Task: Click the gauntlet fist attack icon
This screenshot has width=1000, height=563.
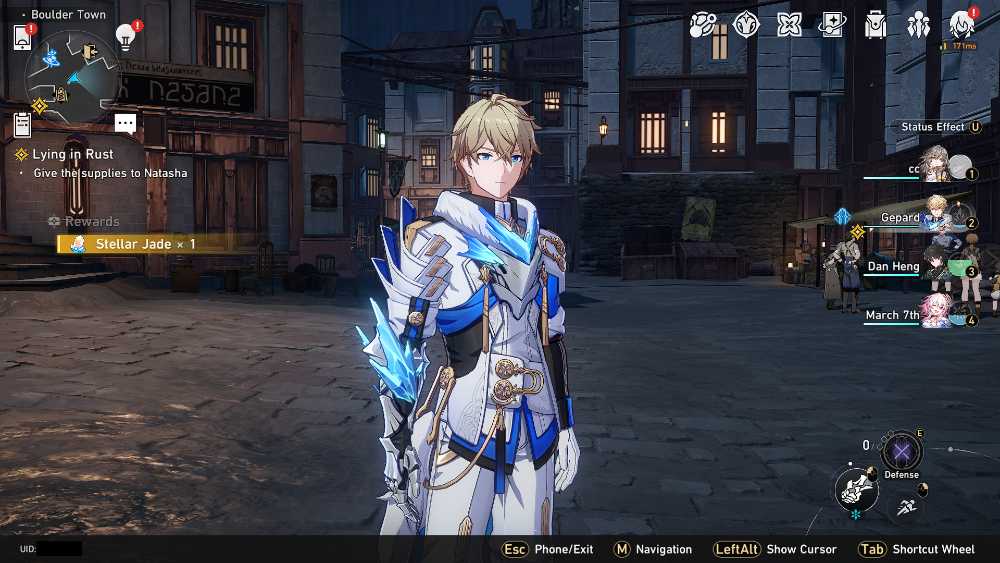Action: click(x=855, y=489)
